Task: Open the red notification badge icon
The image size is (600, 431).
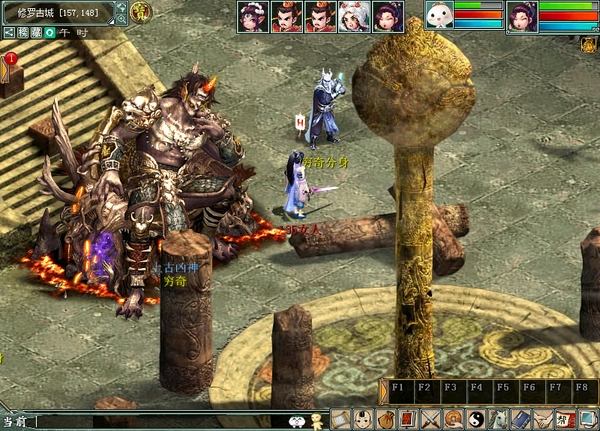Action: coord(11,59)
